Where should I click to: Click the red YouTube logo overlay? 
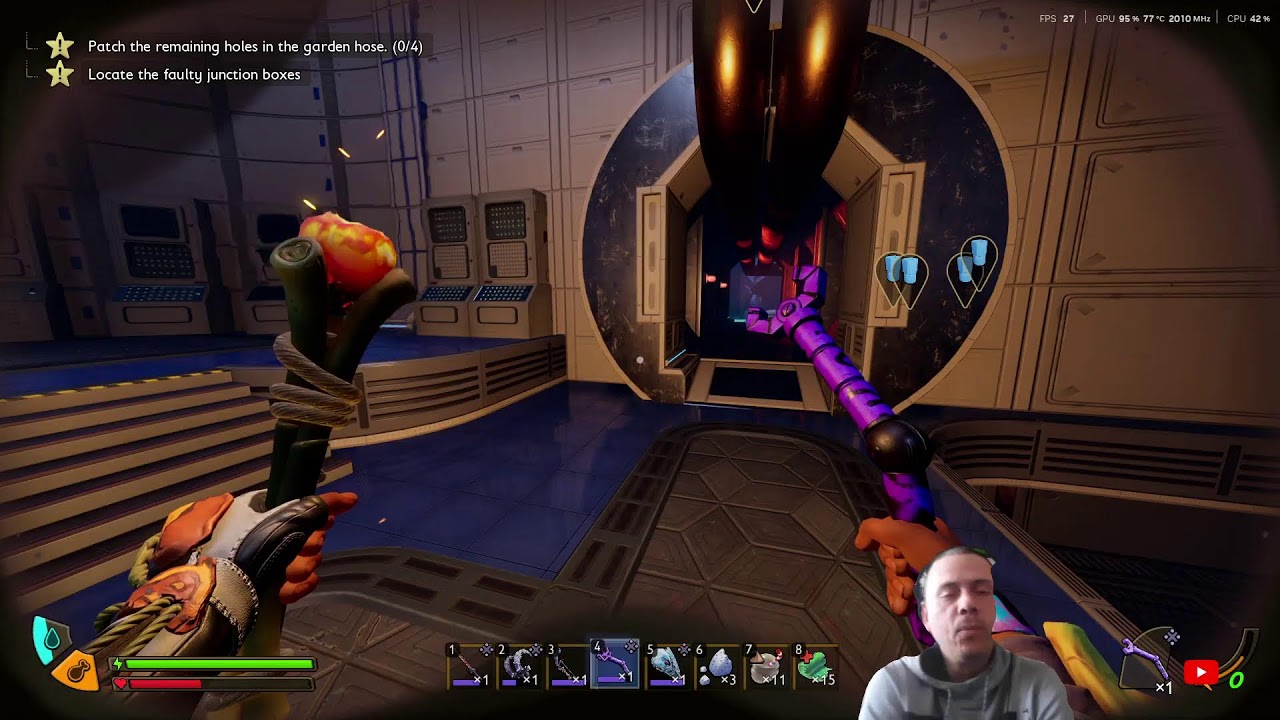point(1201,672)
